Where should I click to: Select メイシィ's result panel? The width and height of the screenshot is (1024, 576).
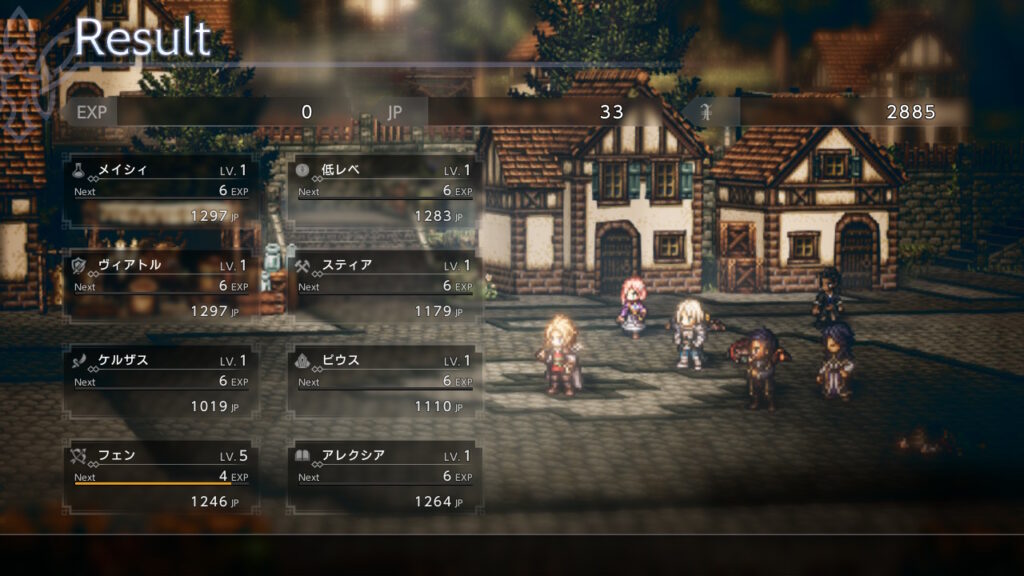160,192
